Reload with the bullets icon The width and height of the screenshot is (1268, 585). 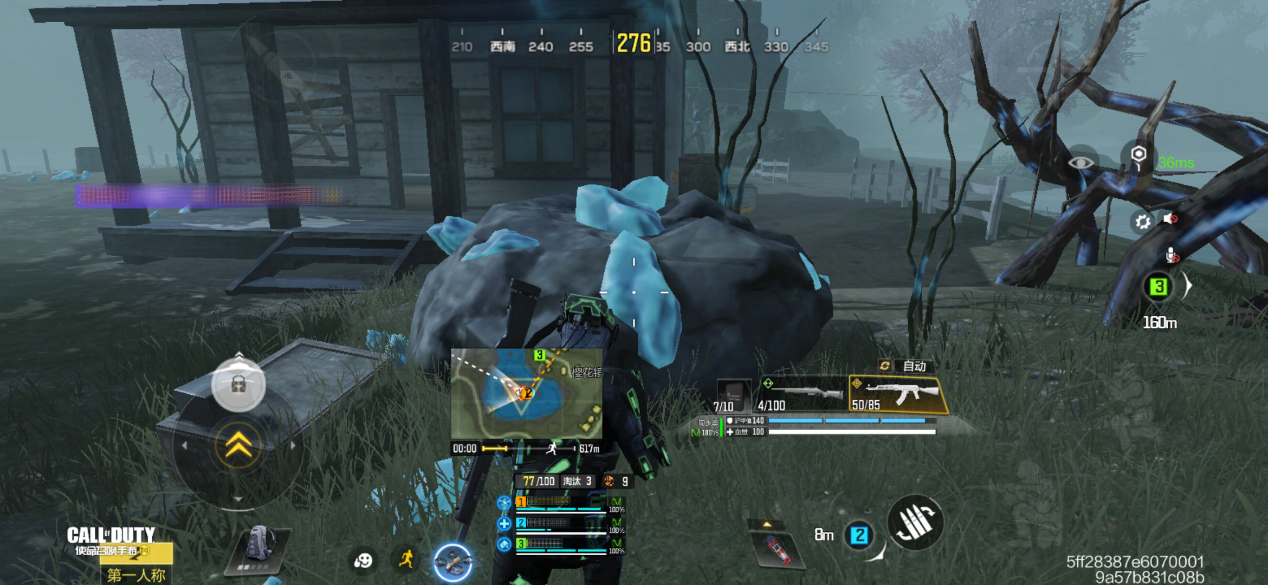pos(914,522)
